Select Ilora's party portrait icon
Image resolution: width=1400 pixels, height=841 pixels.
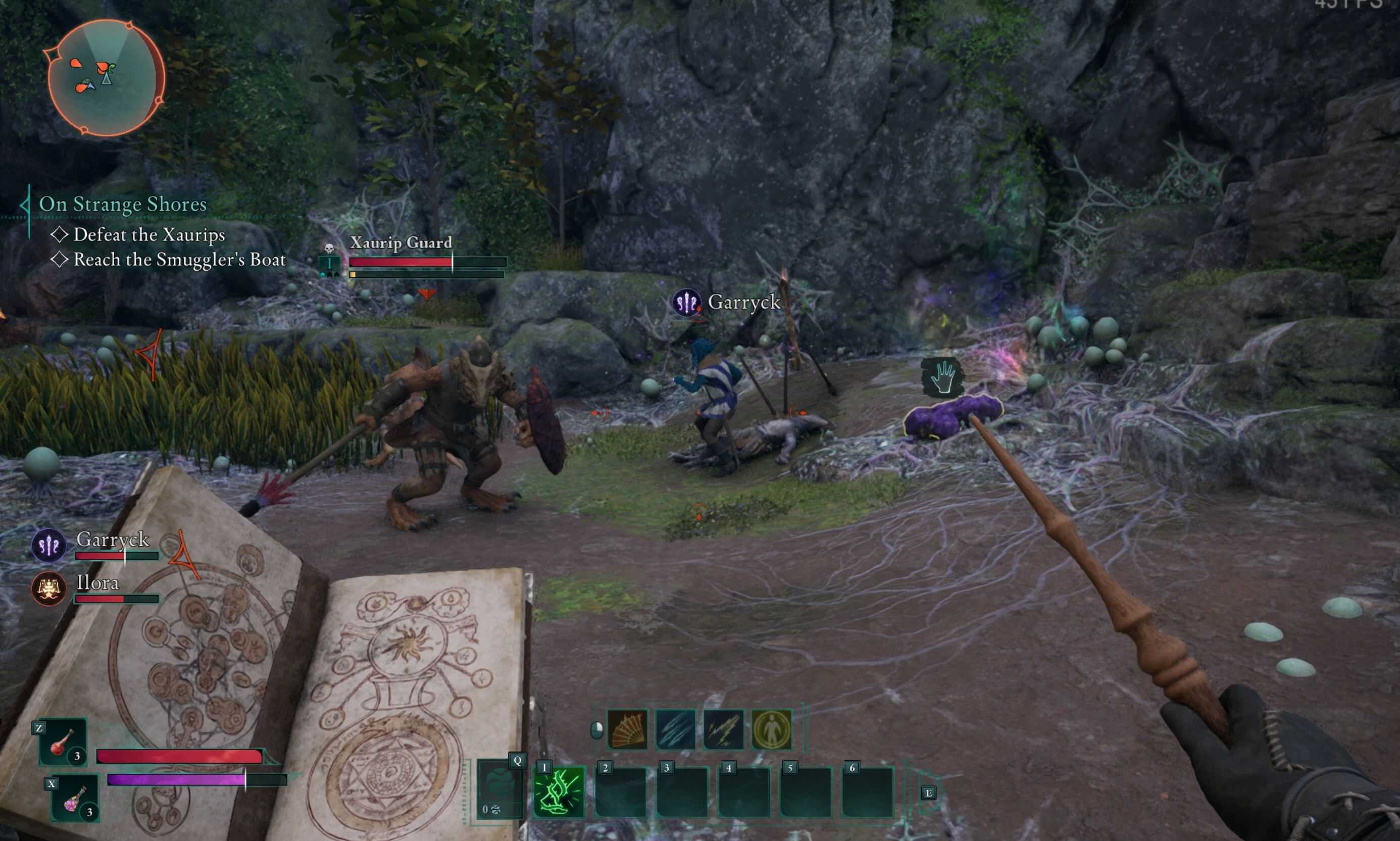click(48, 588)
